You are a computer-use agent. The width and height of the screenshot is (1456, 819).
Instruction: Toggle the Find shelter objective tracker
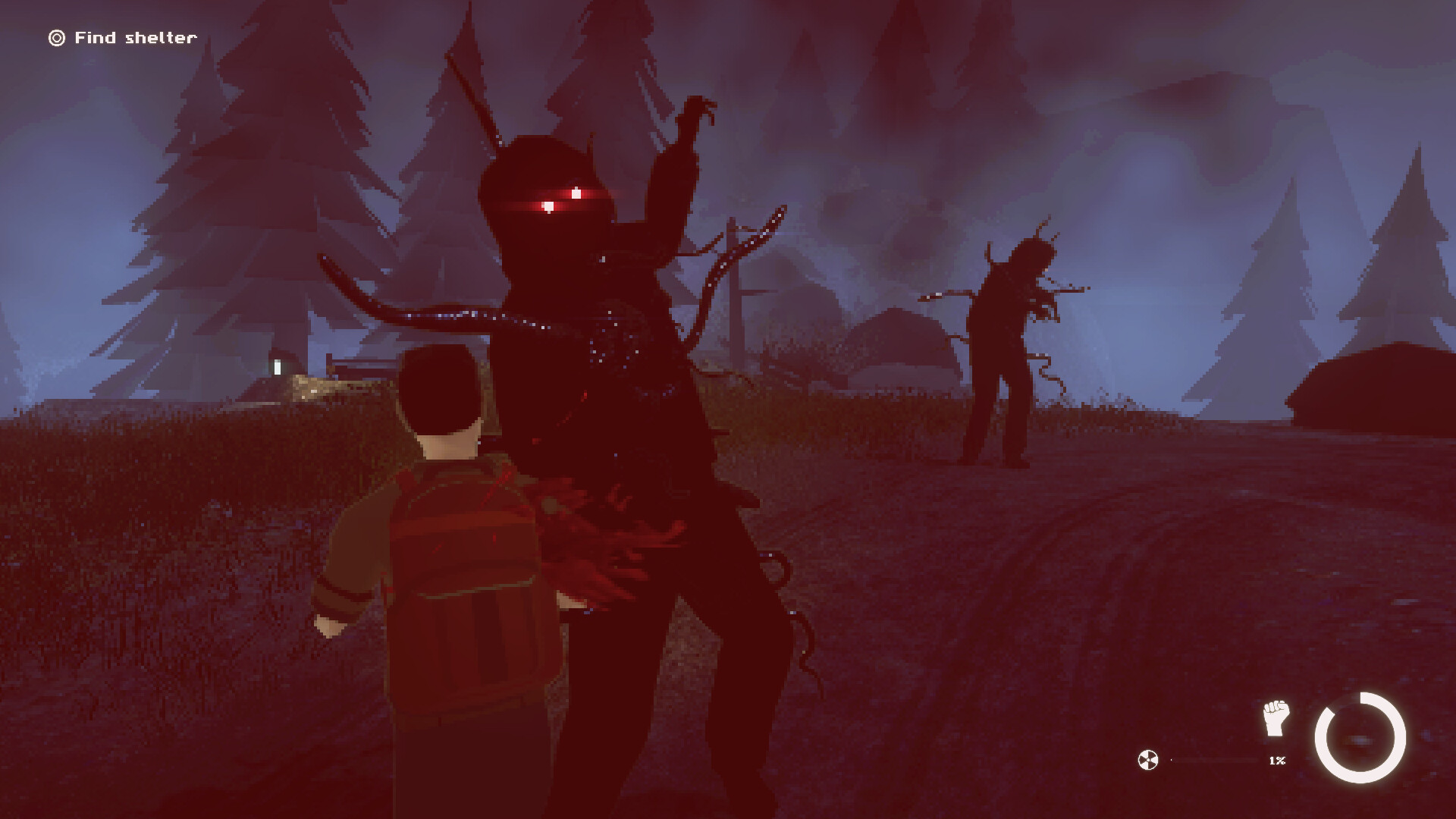(121, 36)
